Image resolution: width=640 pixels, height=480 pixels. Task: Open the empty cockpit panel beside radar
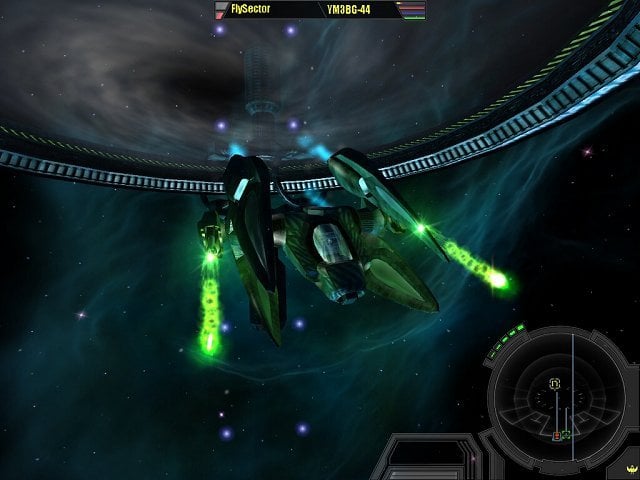[423, 462]
